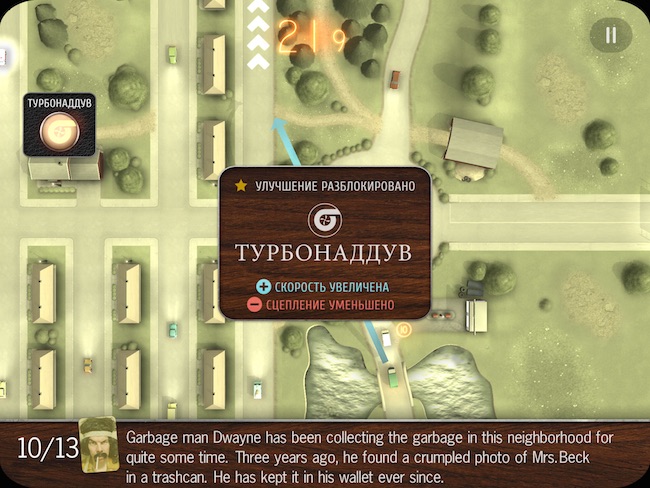
Task: Activate the Турбонаддув turbo boost button
Action: tap(59, 131)
